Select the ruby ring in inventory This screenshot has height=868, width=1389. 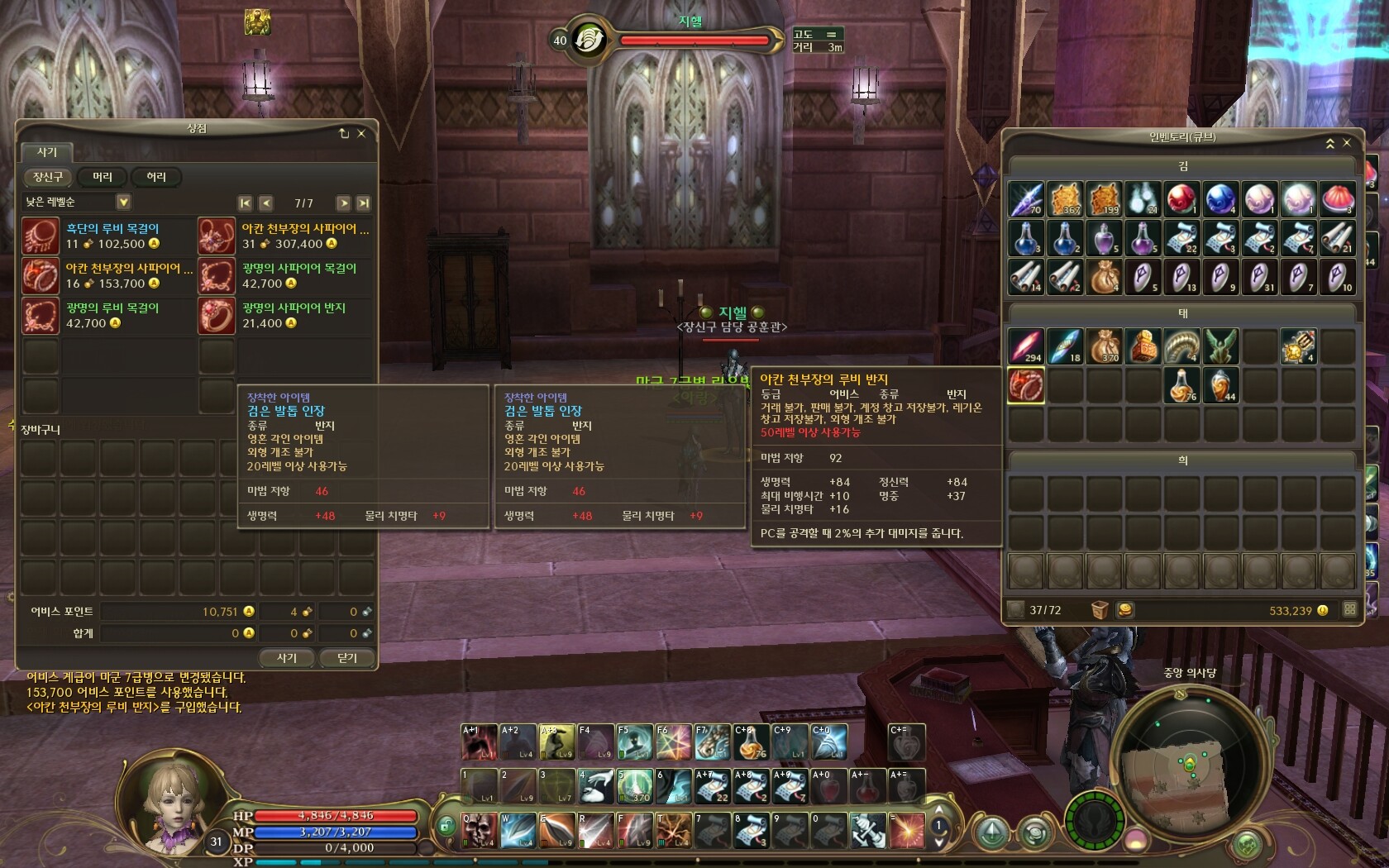click(1026, 385)
